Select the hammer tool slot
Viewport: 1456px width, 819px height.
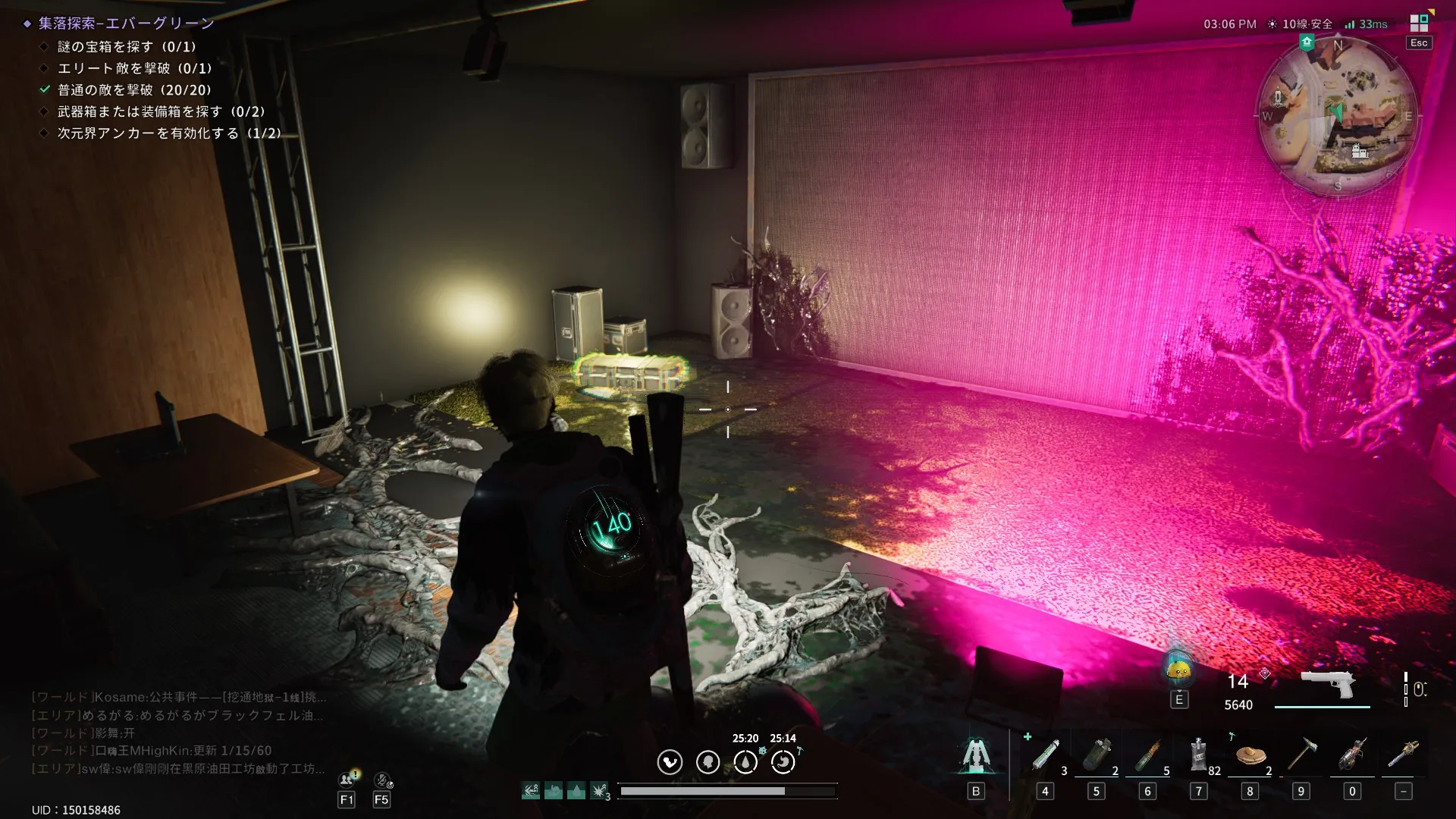coord(1301,755)
